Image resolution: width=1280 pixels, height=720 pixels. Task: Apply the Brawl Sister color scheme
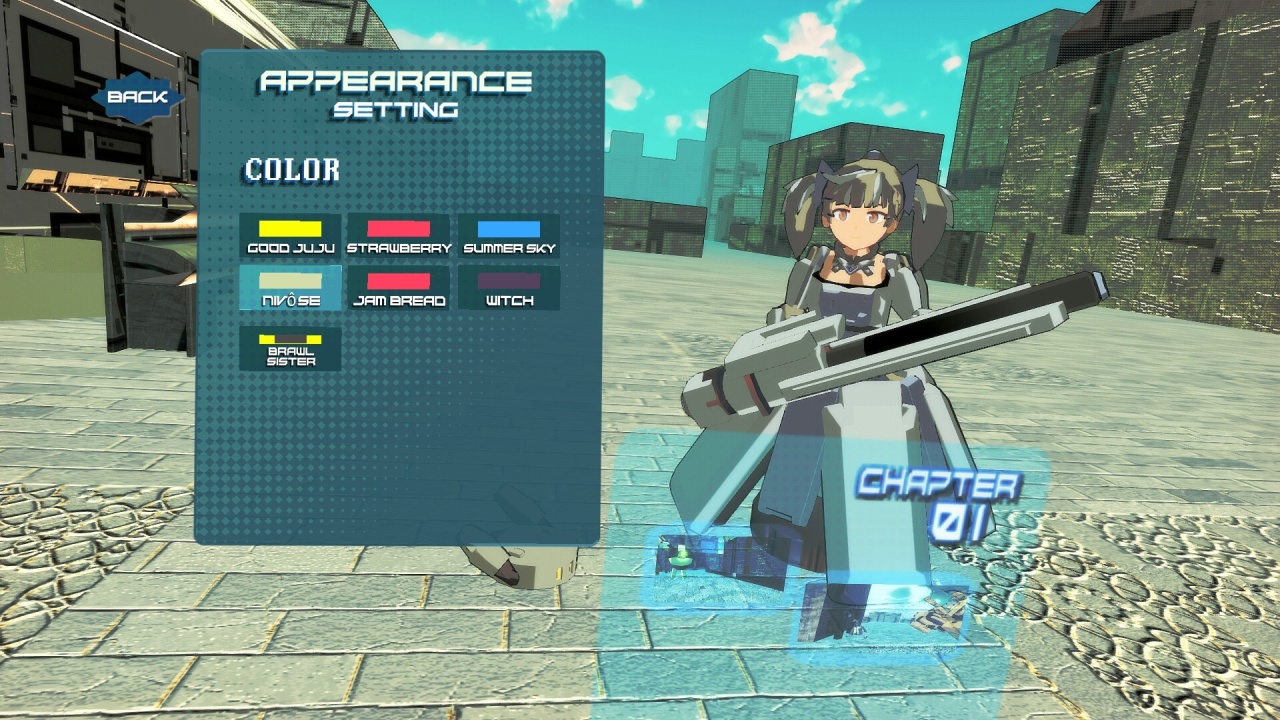click(290, 349)
